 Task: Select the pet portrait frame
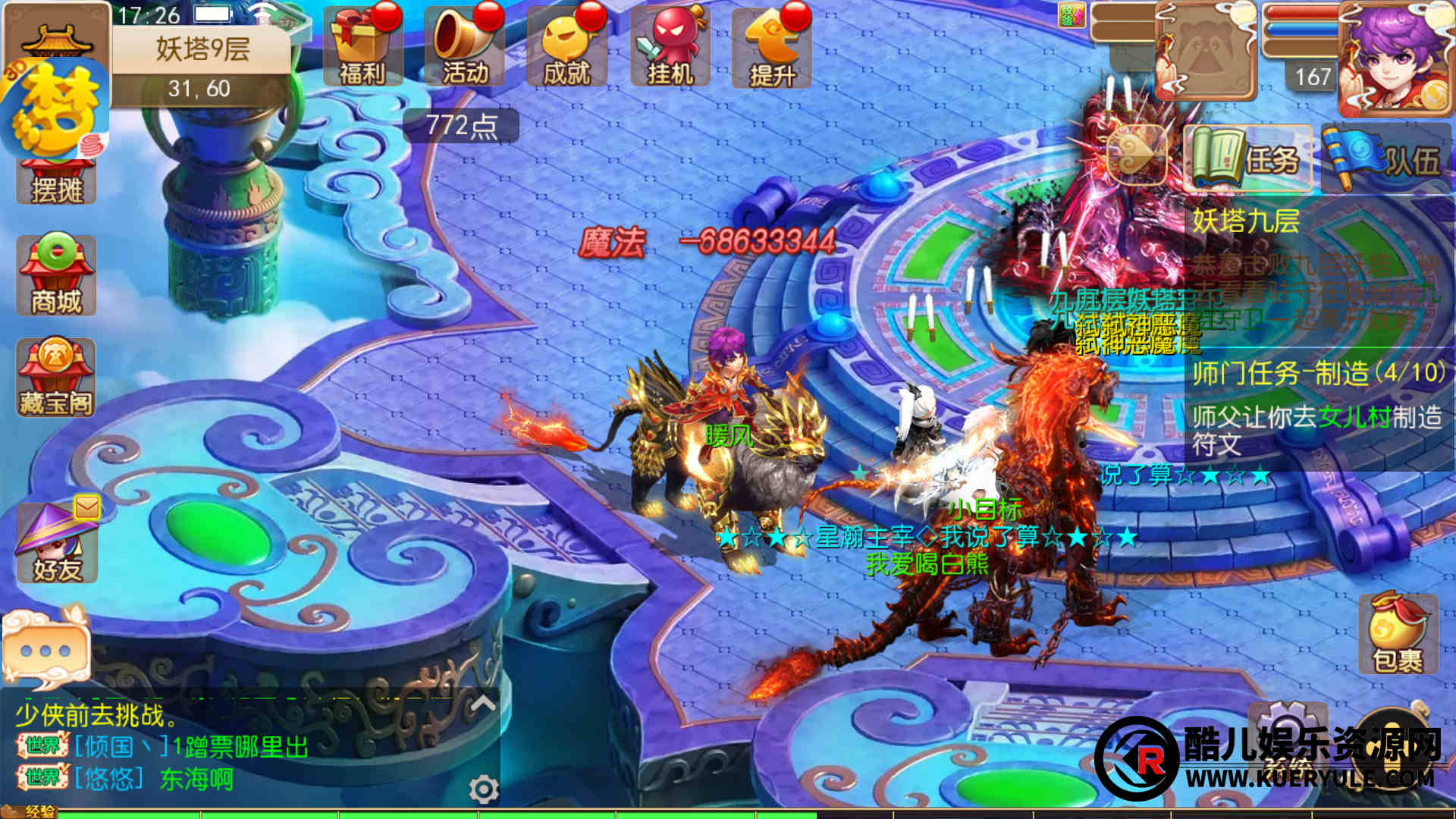pos(1206,53)
